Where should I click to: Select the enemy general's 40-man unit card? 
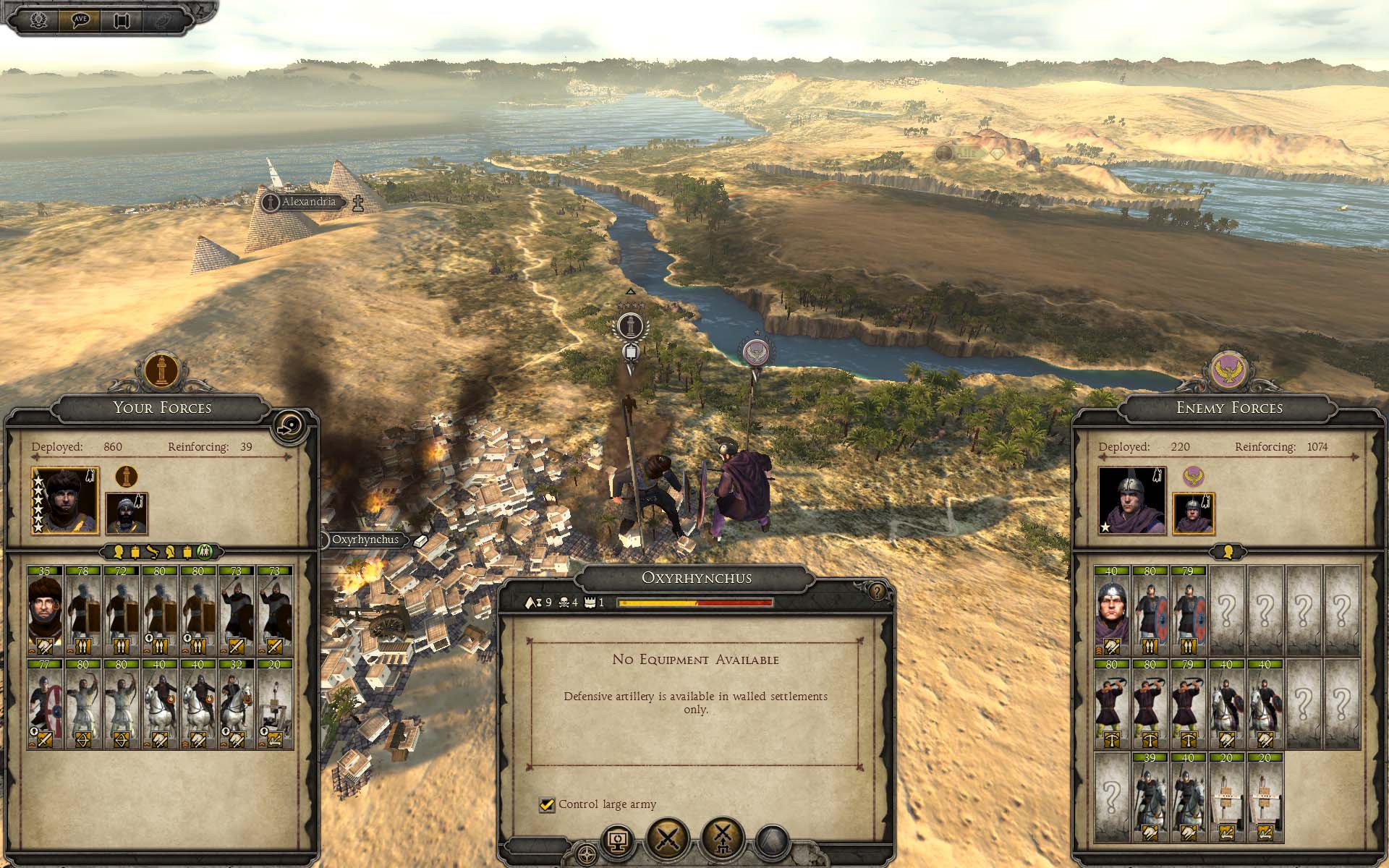[x=1112, y=610]
